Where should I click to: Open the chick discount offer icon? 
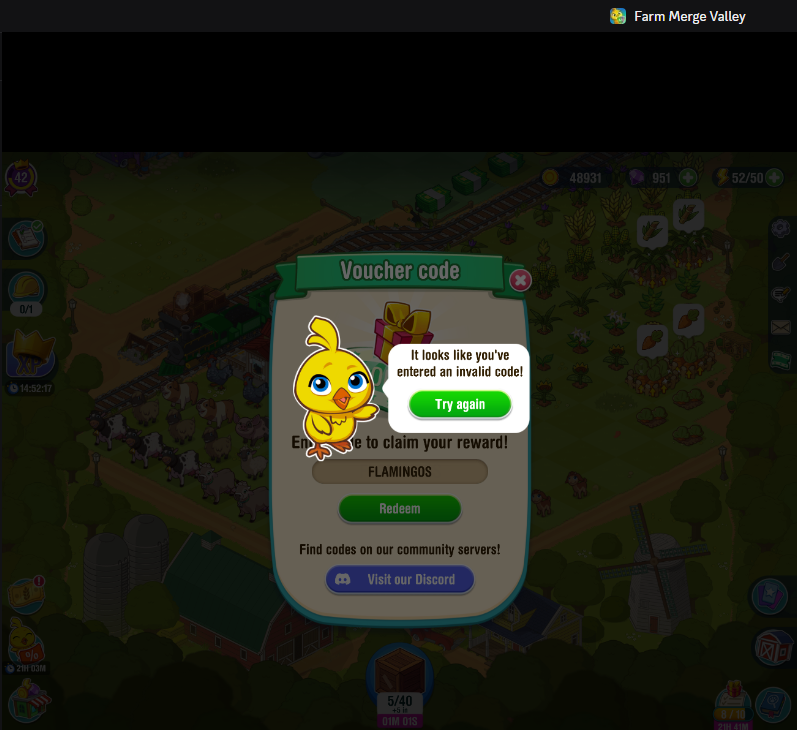(x=26, y=640)
